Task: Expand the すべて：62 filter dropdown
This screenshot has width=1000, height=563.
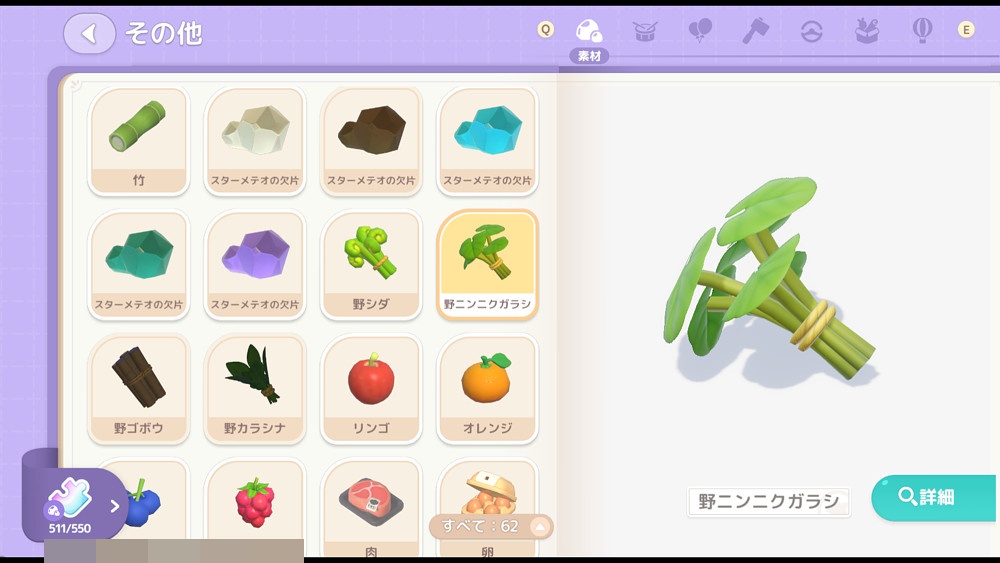Action: (491, 526)
